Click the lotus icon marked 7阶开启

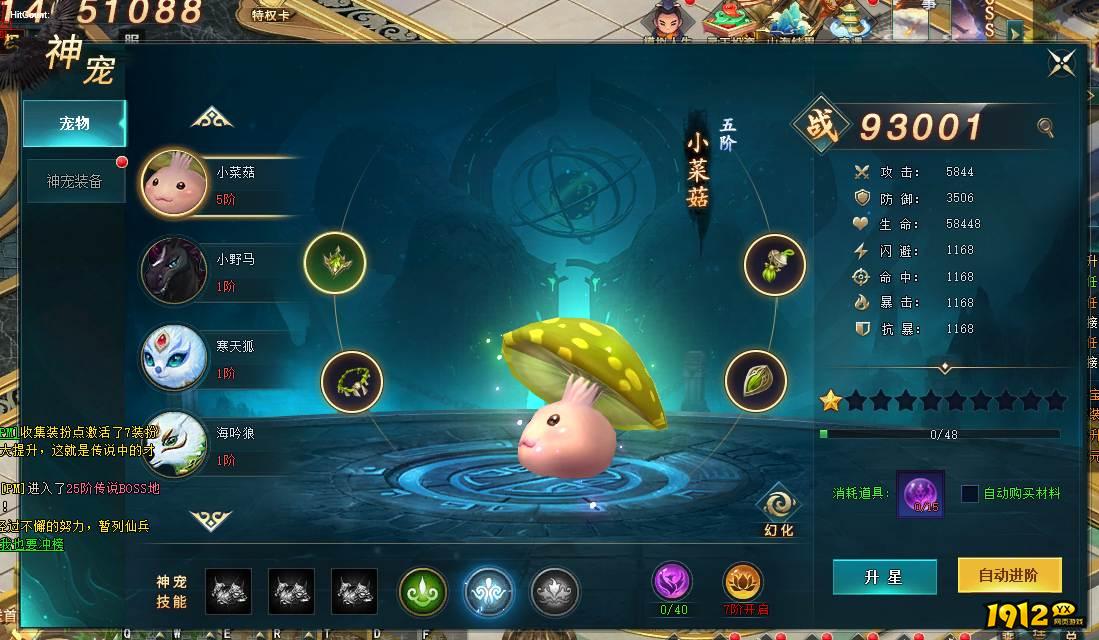pos(742,582)
